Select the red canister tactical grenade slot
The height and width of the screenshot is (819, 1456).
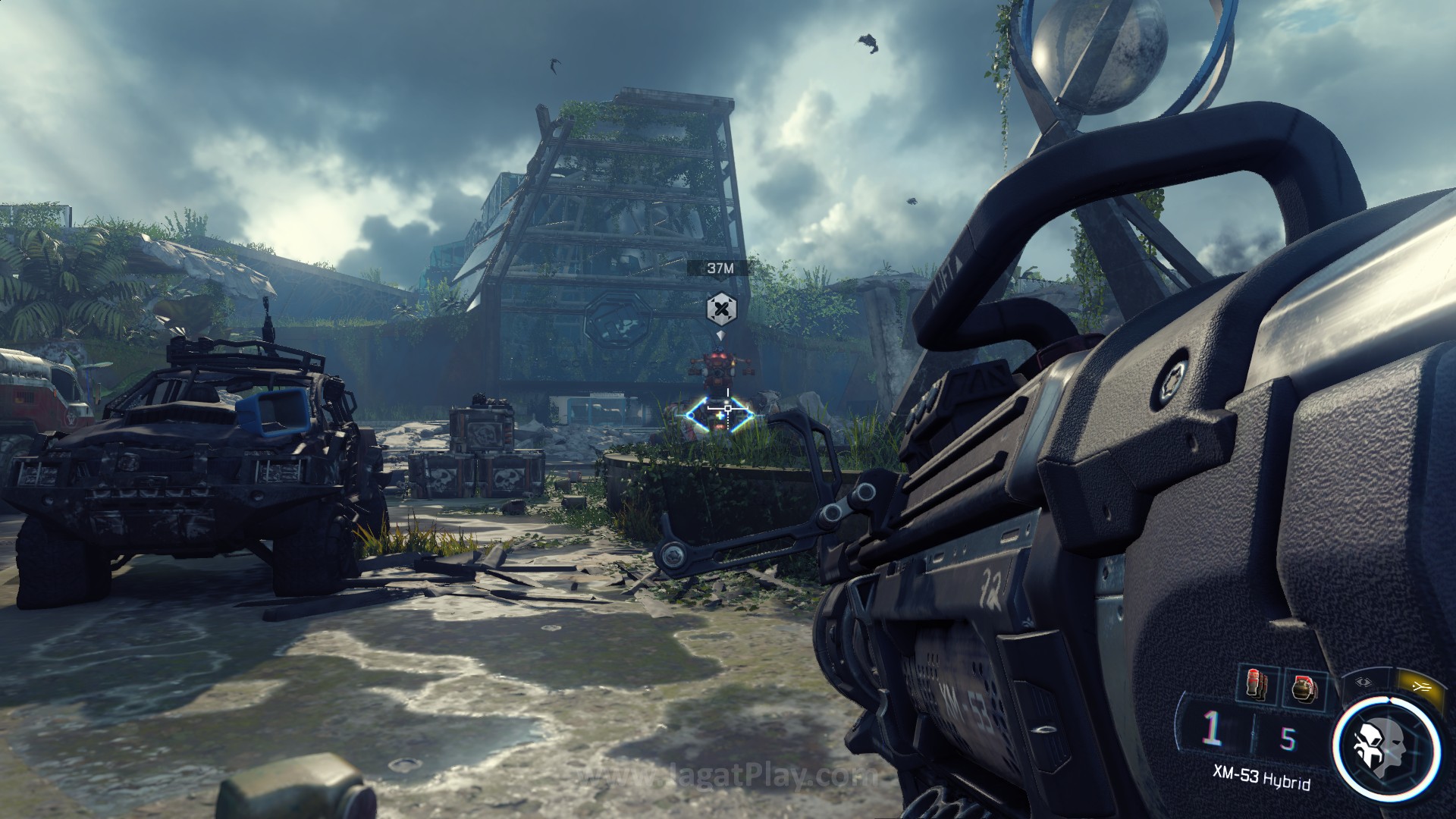(1253, 686)
